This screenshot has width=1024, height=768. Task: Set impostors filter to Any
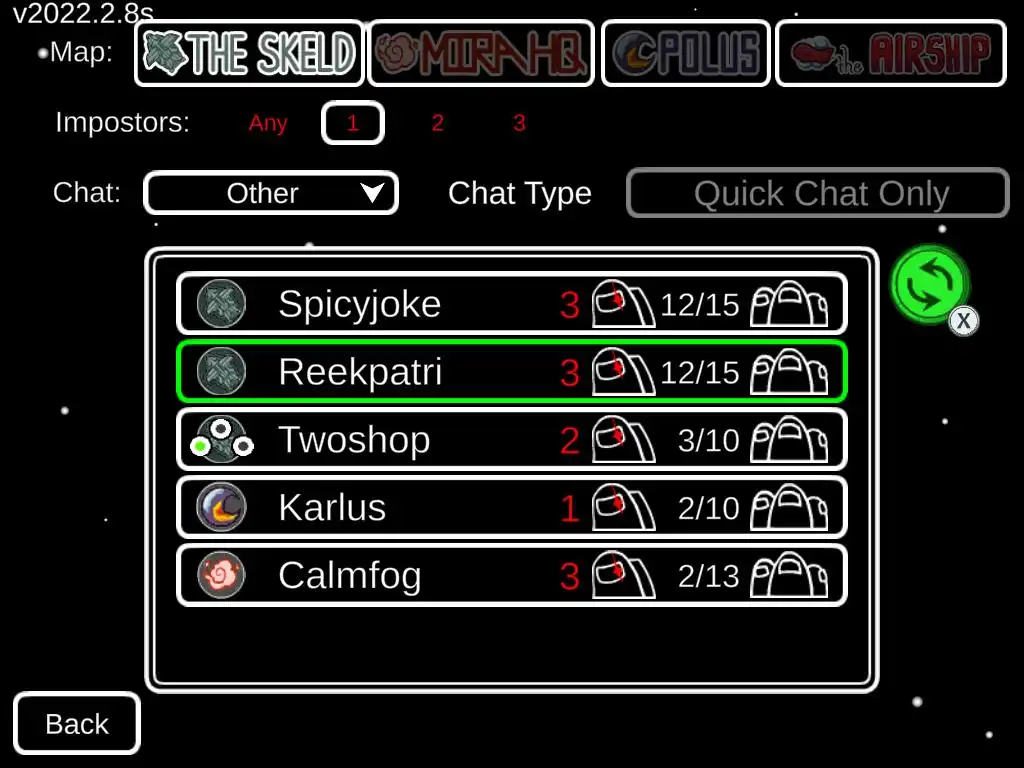click(268, 123)
